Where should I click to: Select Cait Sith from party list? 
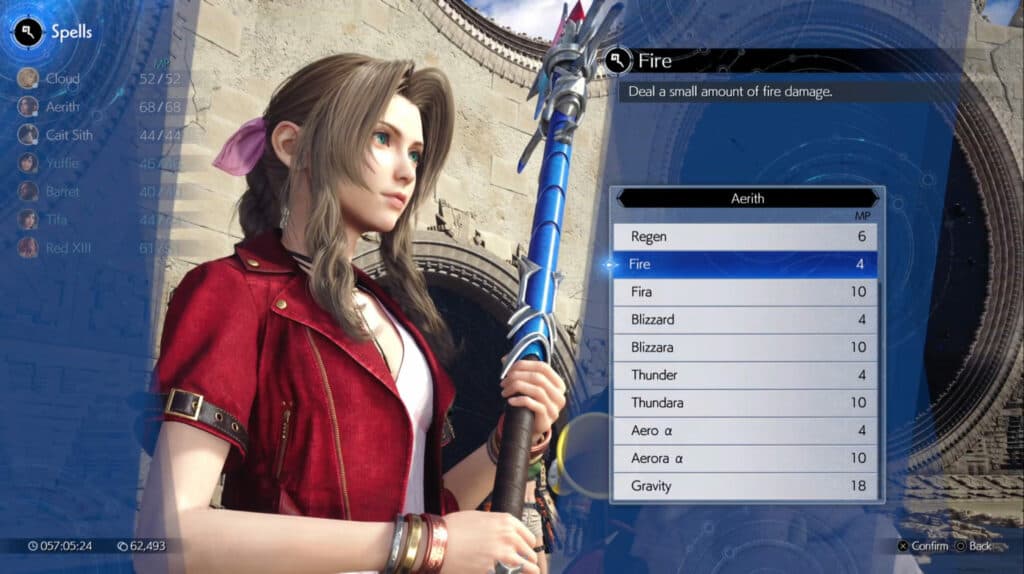[68, 134]
